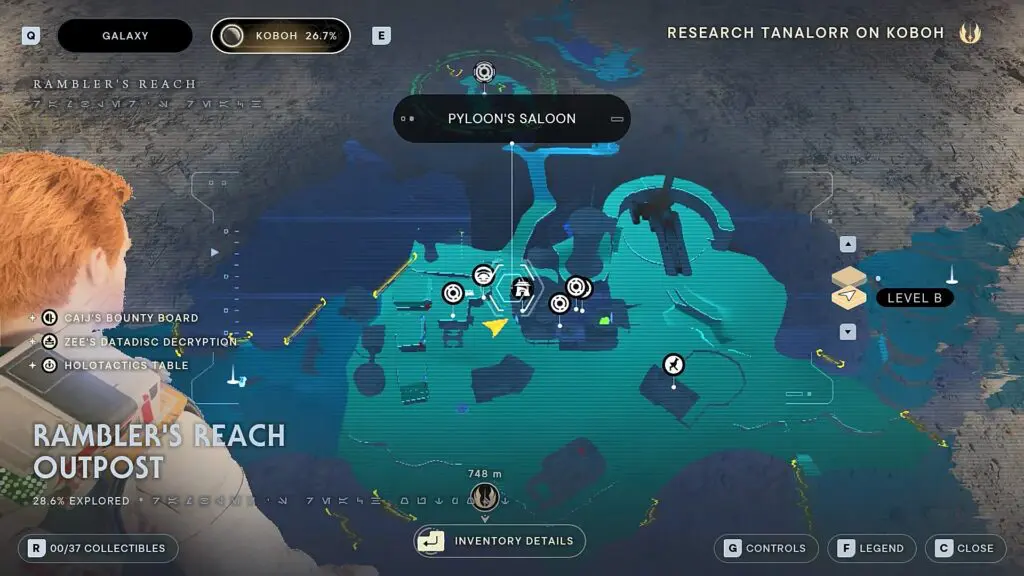
Task: Open Inventory Details
Action: pyautogui.click(x=500, y=541)
